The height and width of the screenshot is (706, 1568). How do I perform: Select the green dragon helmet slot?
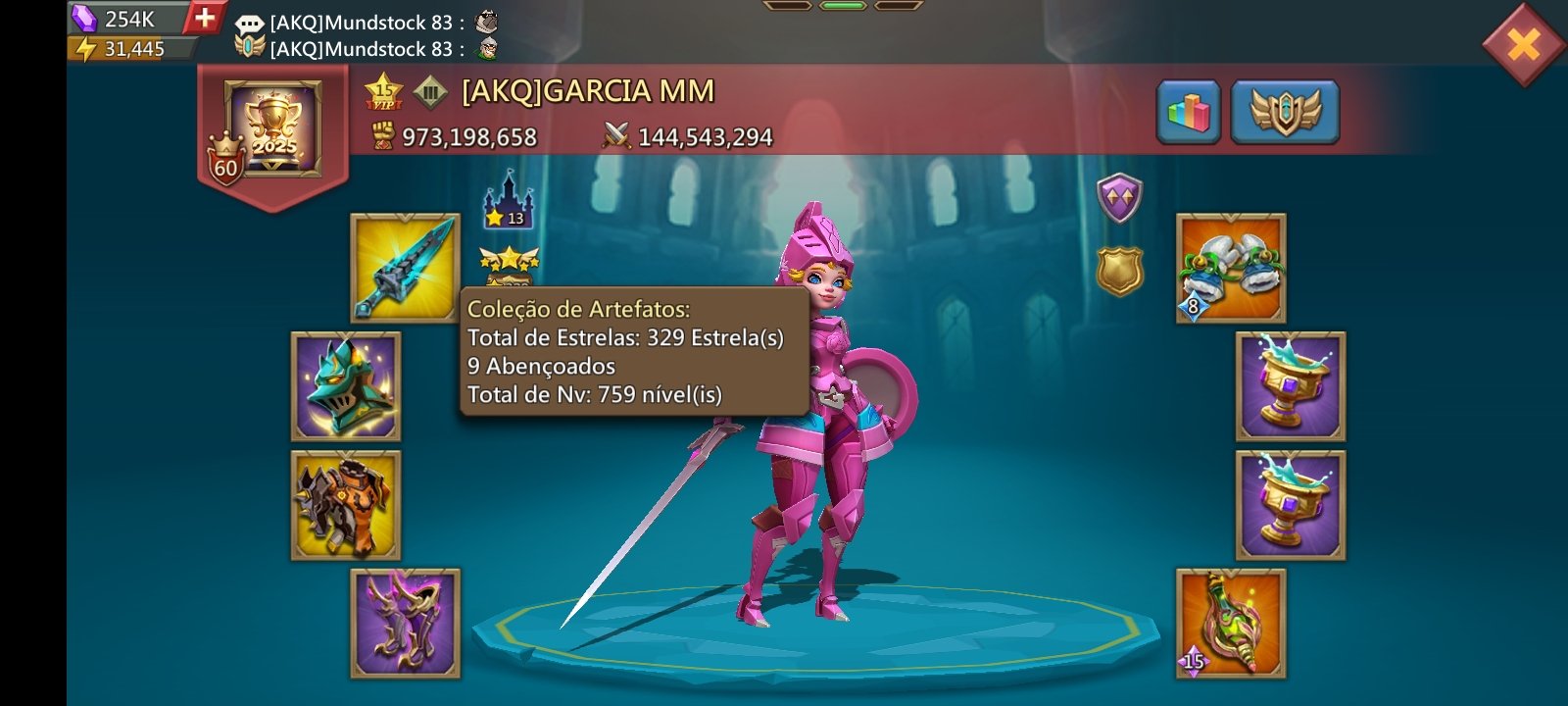[x=346, y=386]
